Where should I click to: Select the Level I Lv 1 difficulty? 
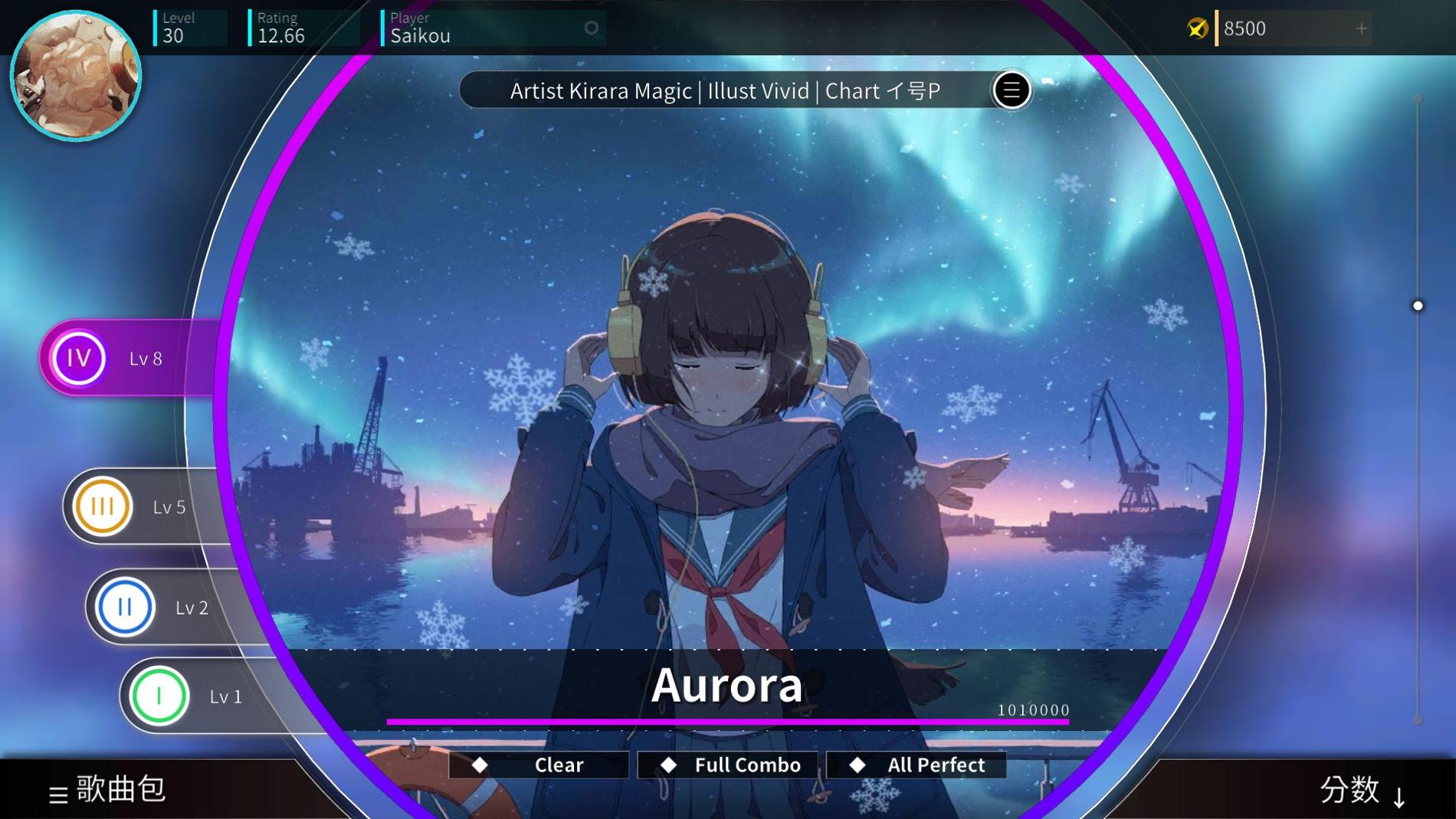[158, 696]
